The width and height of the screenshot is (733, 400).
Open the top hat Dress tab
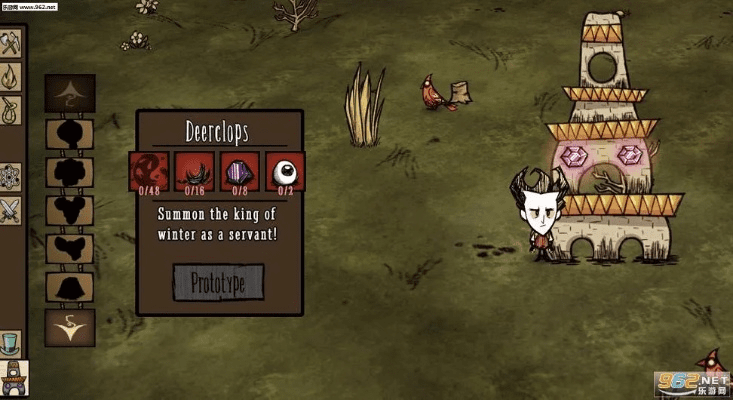click(x=11, y=343)
